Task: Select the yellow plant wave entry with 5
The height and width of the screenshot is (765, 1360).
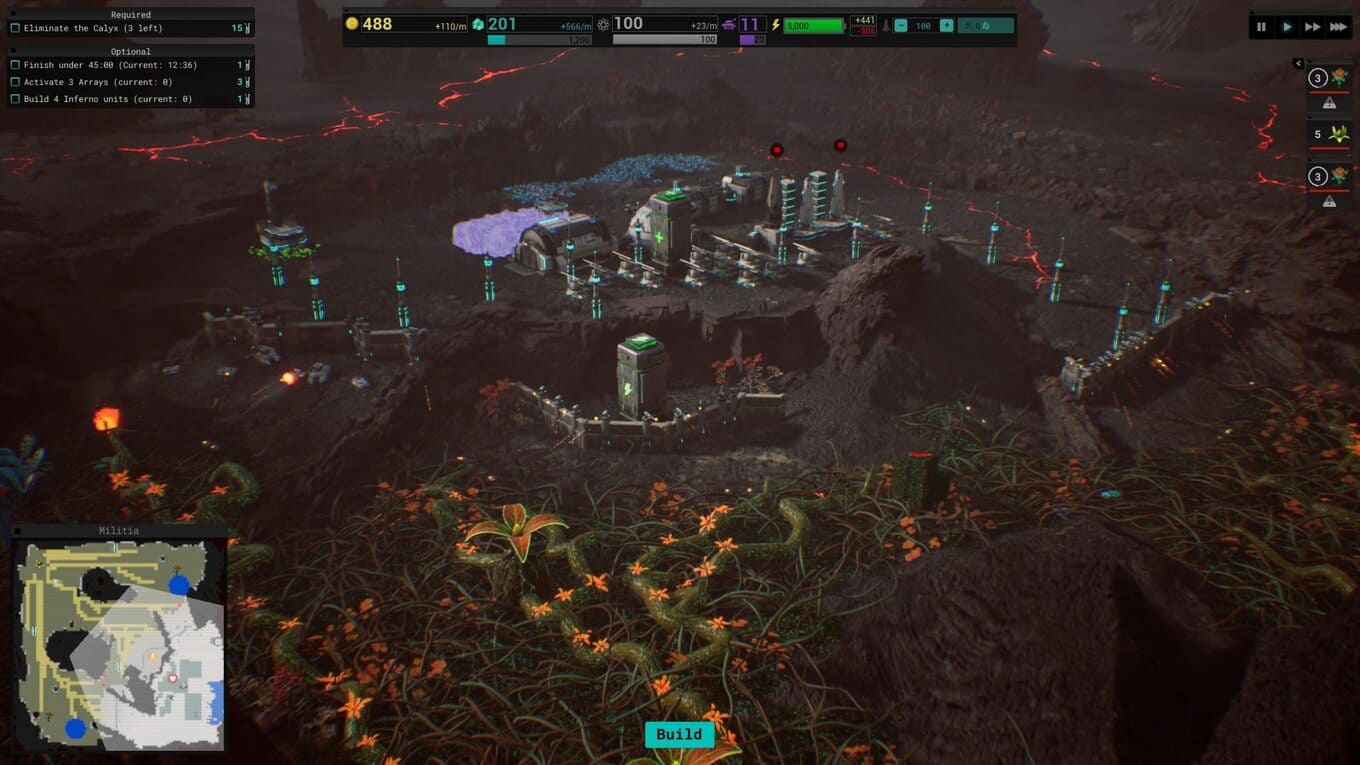Action: [1329, 135]
